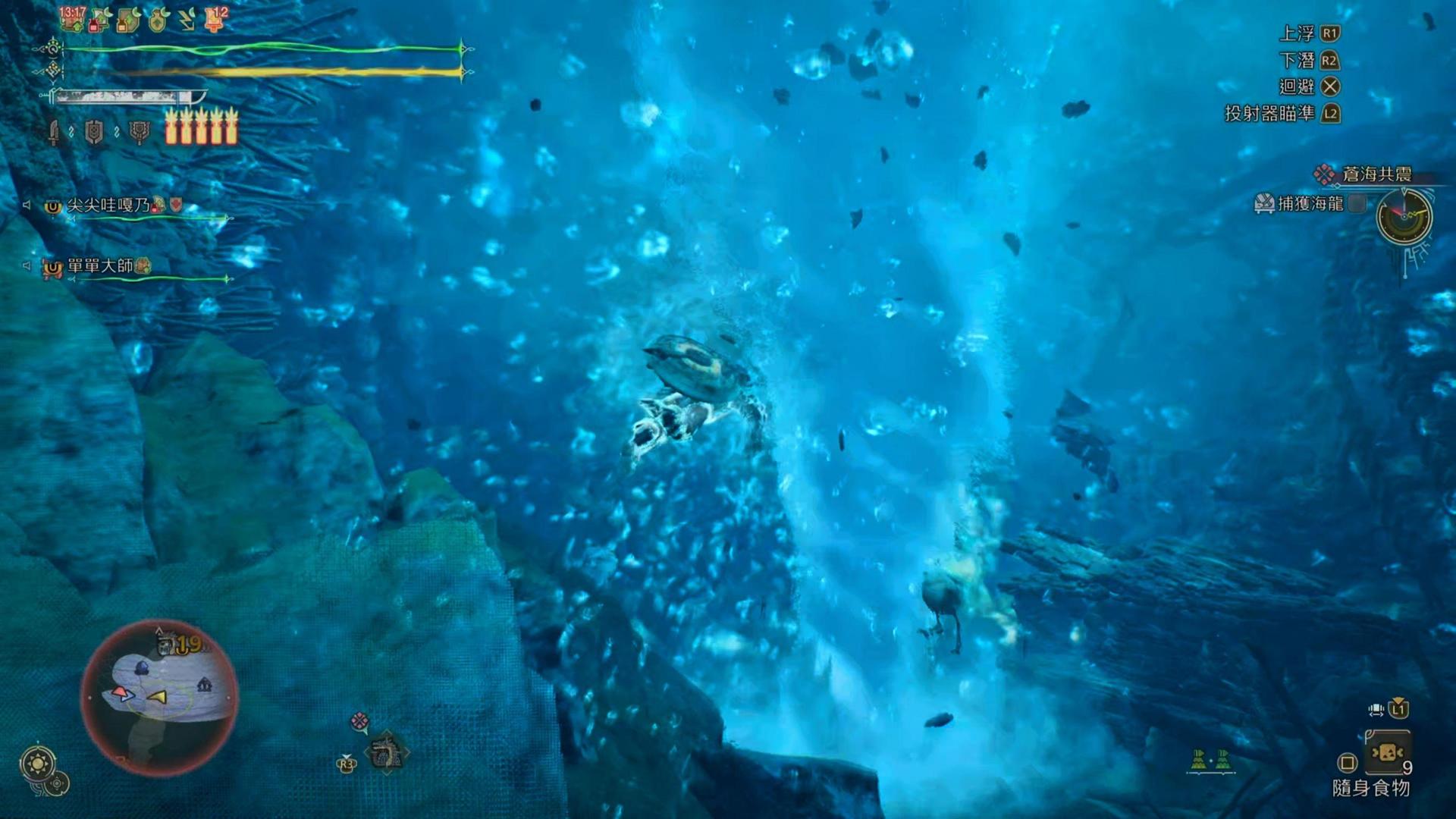The width and height of the screenshot is (1456, 819).
Task: Toggle the shield stance icon near the weapon row
Action: click(94, 132)
